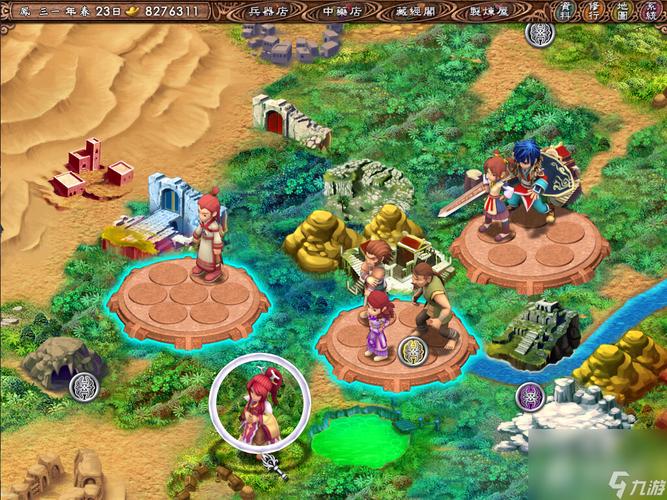The width and height of the screenshot is (667, 500).
Task: Open the 兵器店 weapon shop
Action: (267, 12)
